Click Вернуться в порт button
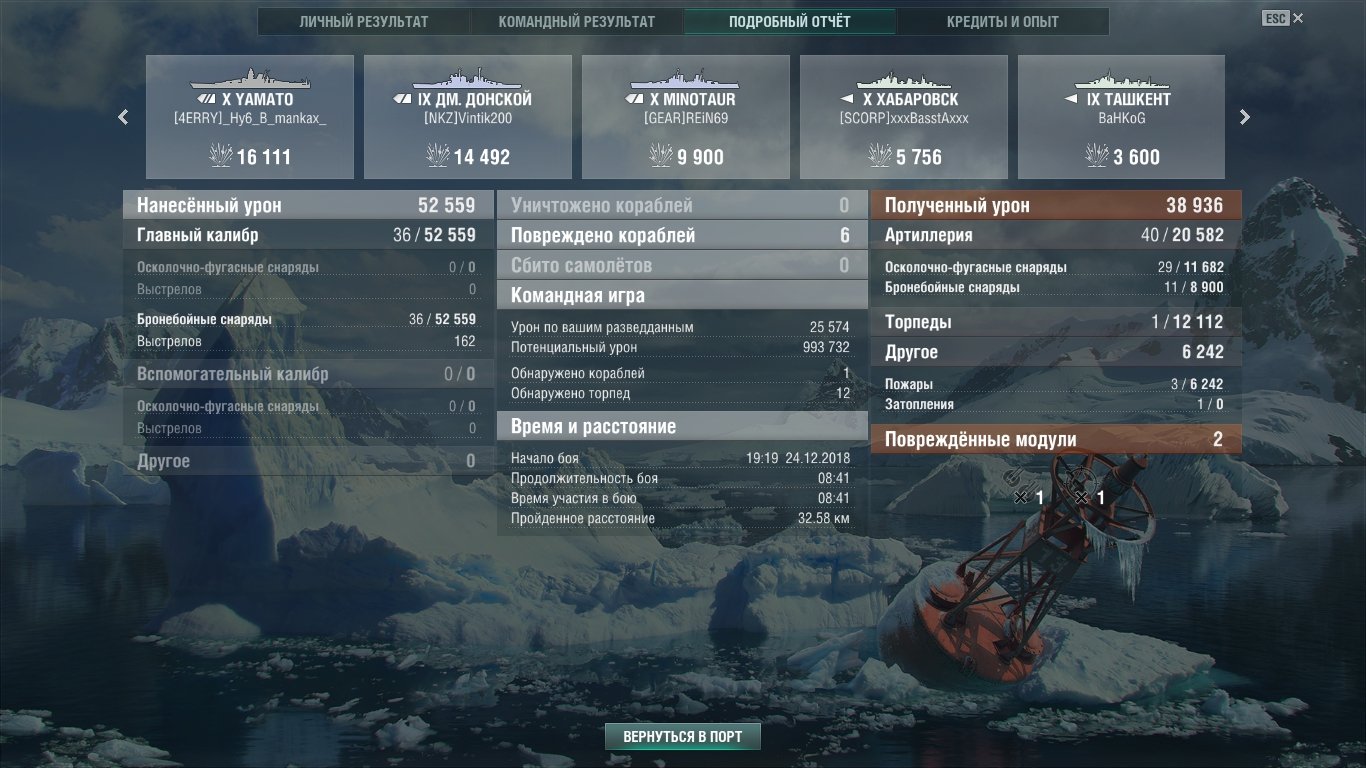 [683, 737]
